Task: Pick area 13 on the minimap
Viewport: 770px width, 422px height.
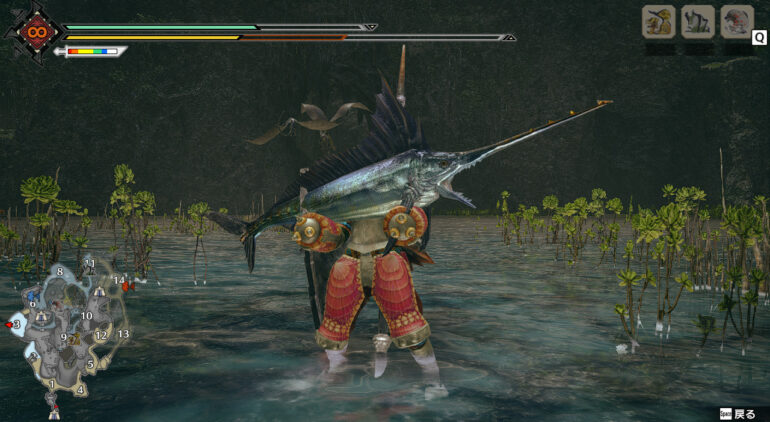Action: click(123, 334)
